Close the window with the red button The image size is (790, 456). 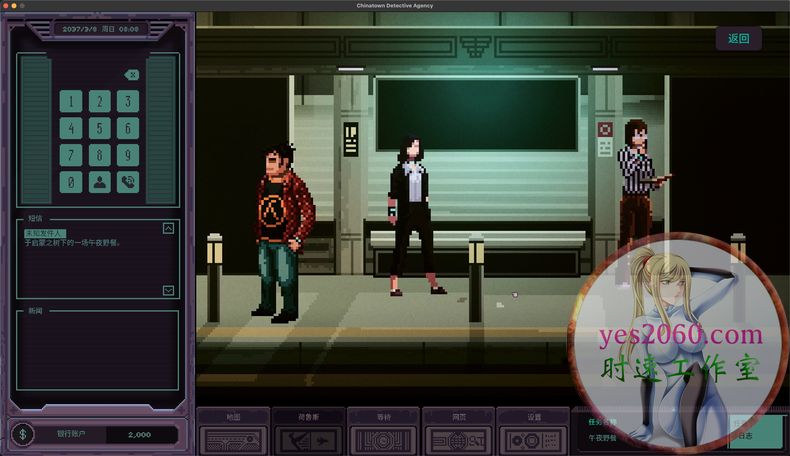[5, 5]
